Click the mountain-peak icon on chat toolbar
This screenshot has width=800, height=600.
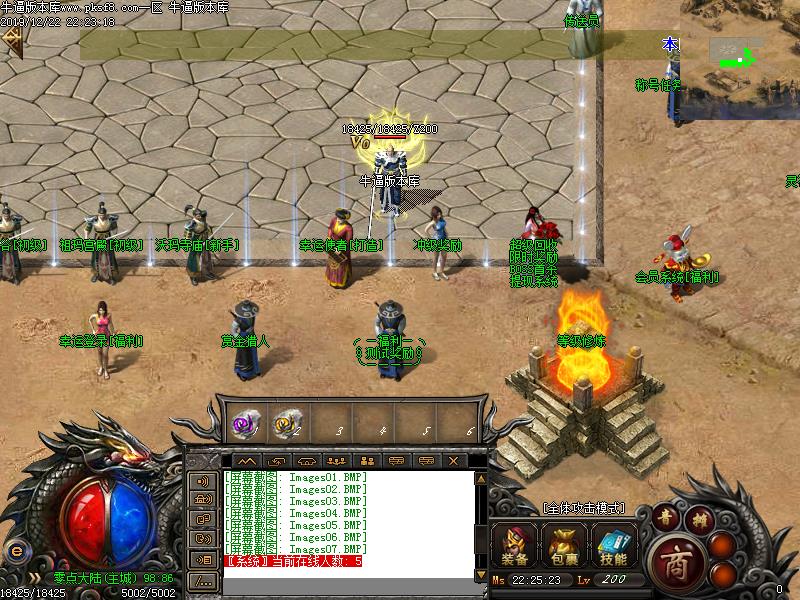click(x=247, y=461)
